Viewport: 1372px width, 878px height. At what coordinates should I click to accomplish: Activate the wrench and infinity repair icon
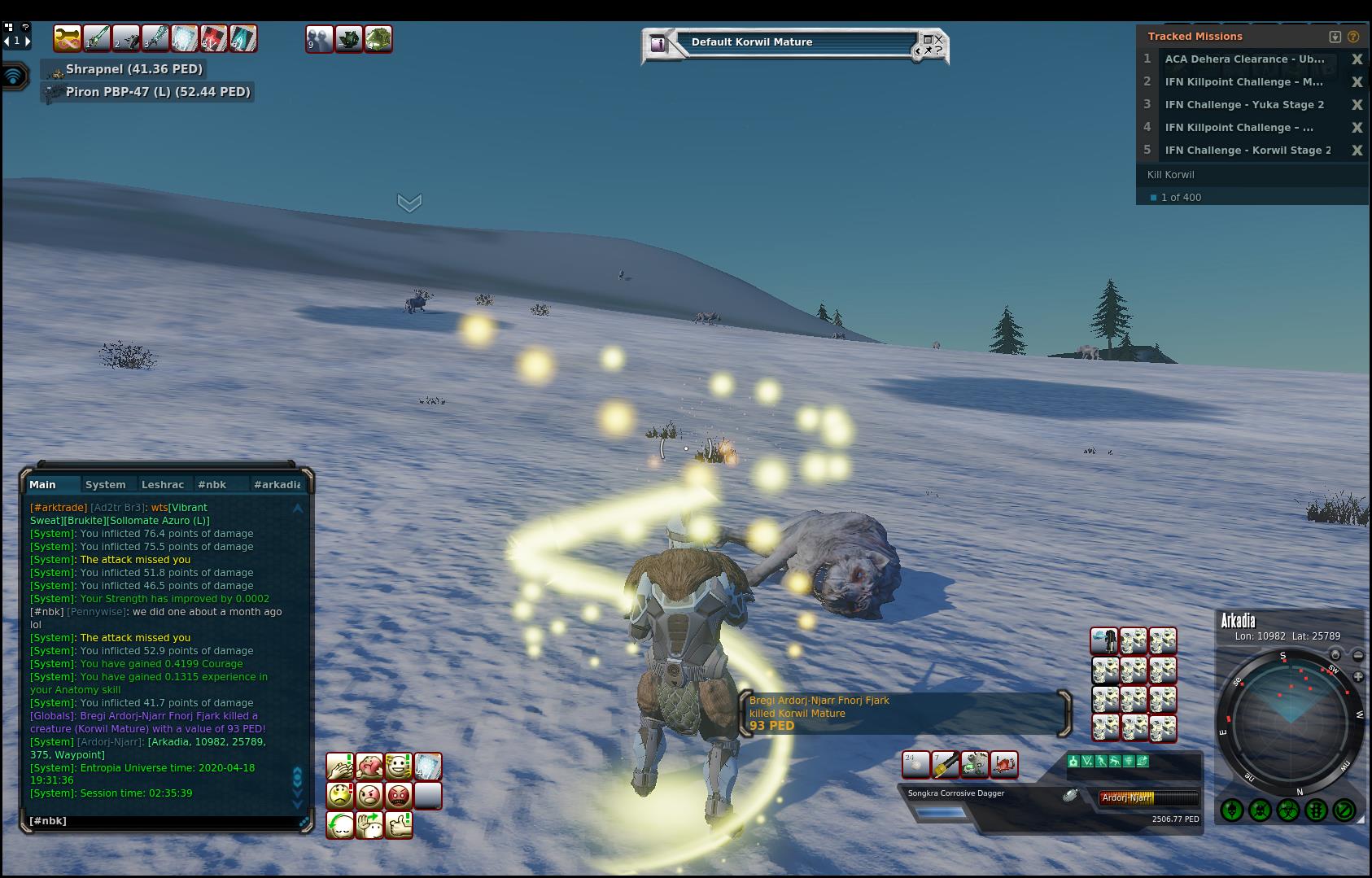click(67, 38)
